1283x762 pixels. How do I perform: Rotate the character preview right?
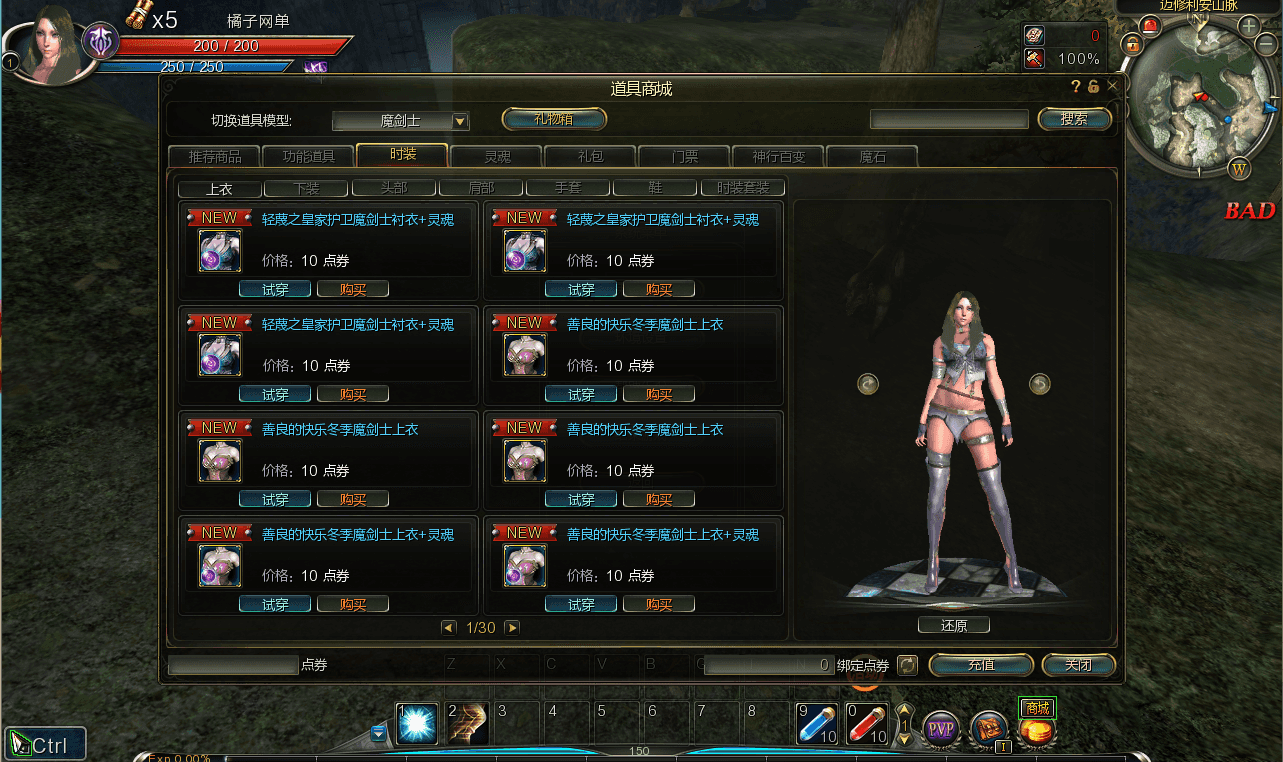(1040, 383)
